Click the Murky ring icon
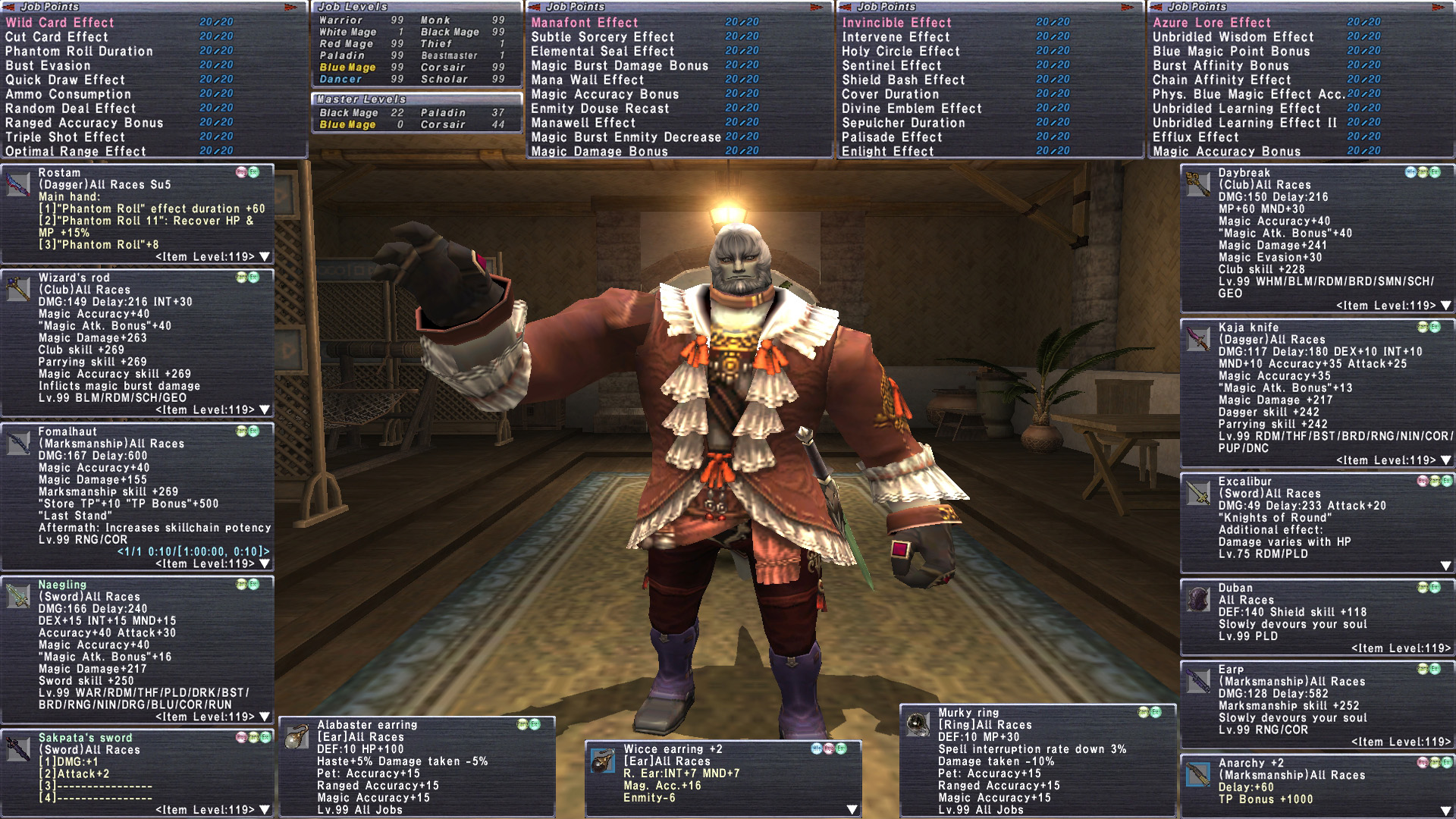This screenshot has height=819, width=1456. point(918,725)
